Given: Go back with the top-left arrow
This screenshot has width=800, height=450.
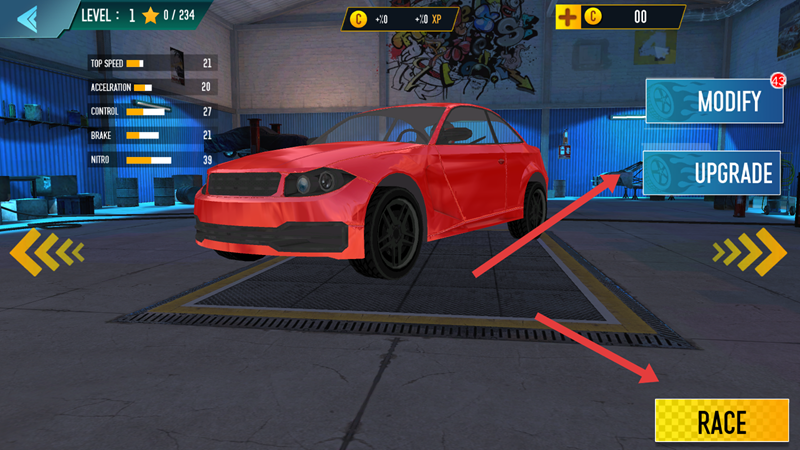Looking at the screenshot, I should click(27, 17).
